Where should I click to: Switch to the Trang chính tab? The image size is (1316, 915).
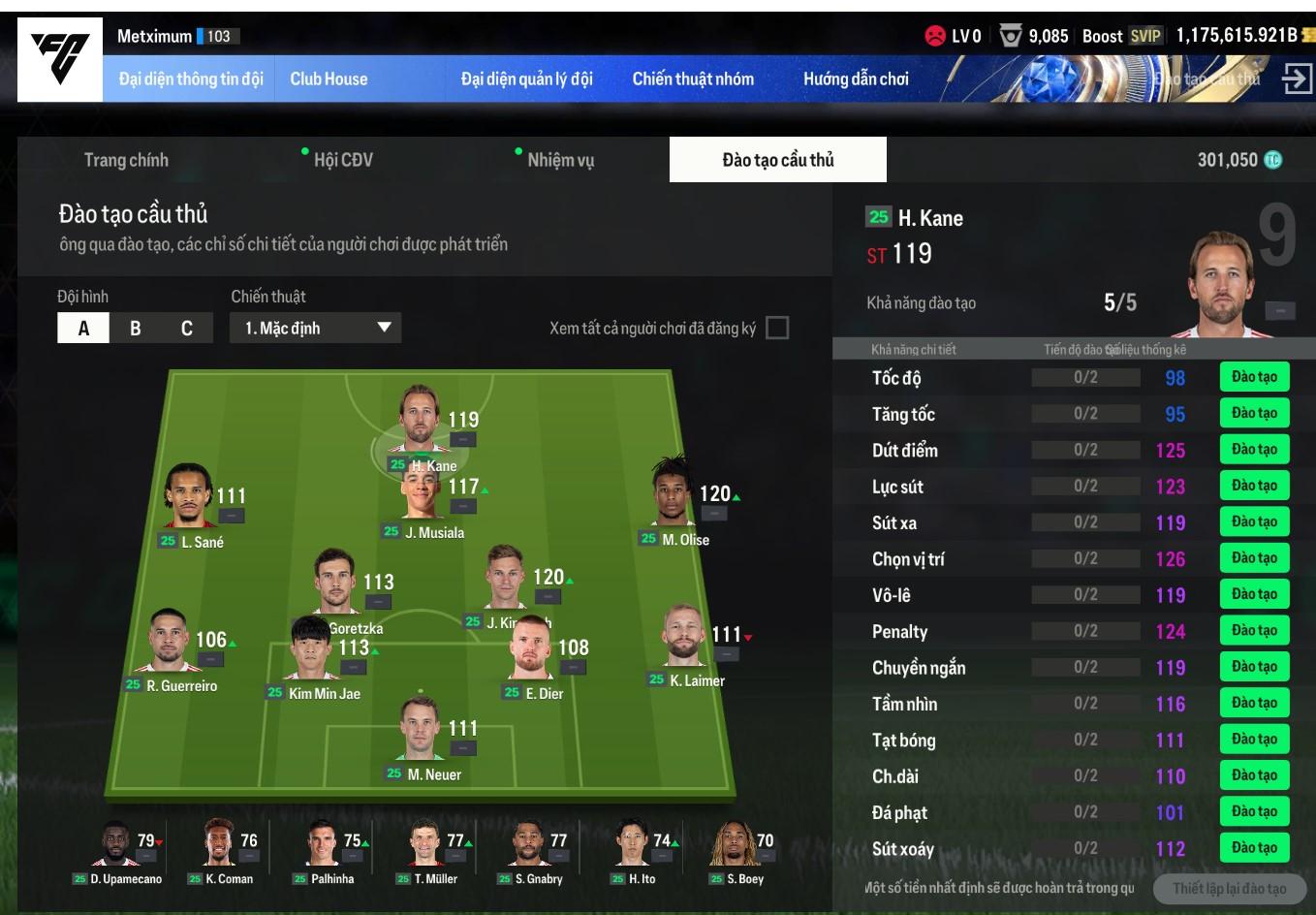pos(126,160)
